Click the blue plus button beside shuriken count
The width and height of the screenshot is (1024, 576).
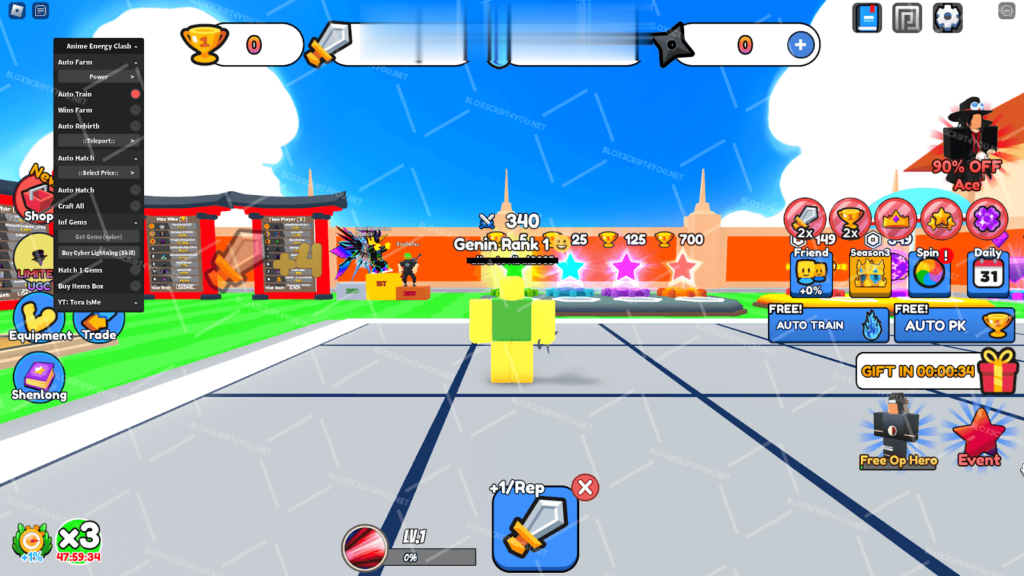coord(799,44)
